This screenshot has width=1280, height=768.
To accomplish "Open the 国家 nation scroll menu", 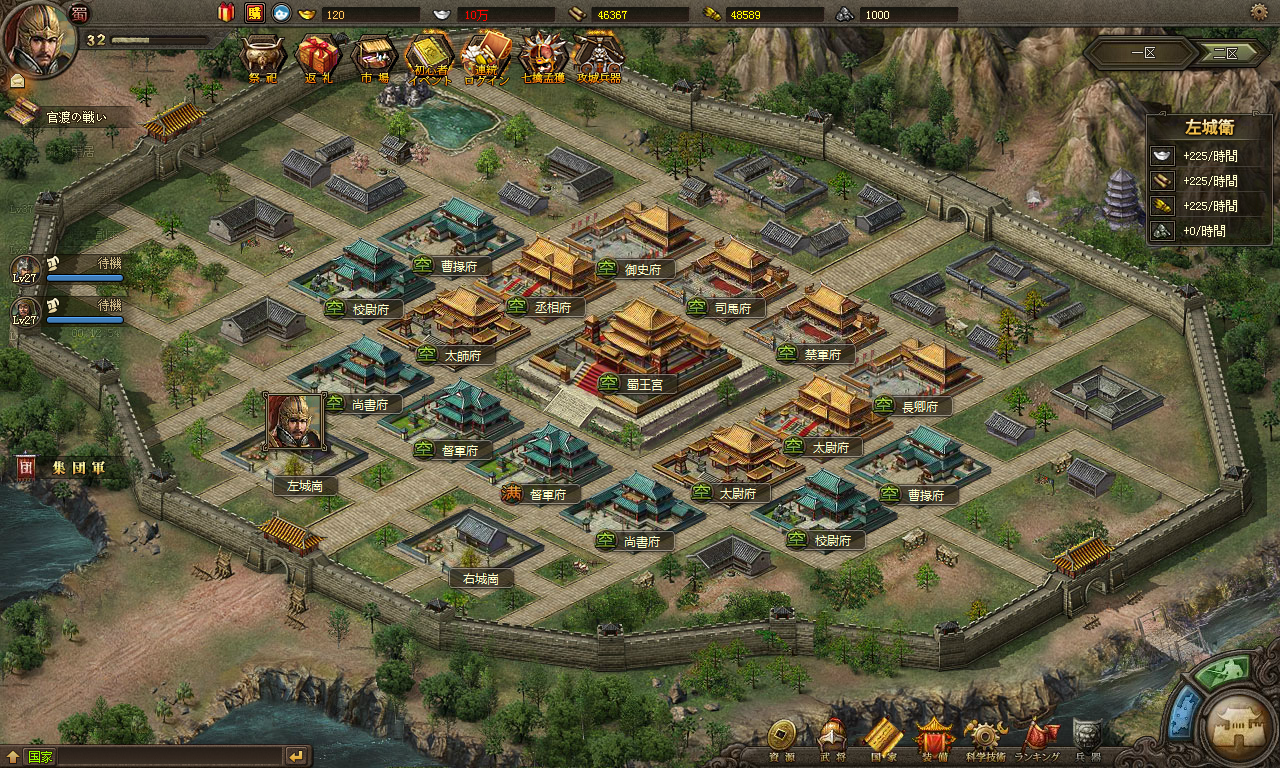I will click(x=882, y=738).
